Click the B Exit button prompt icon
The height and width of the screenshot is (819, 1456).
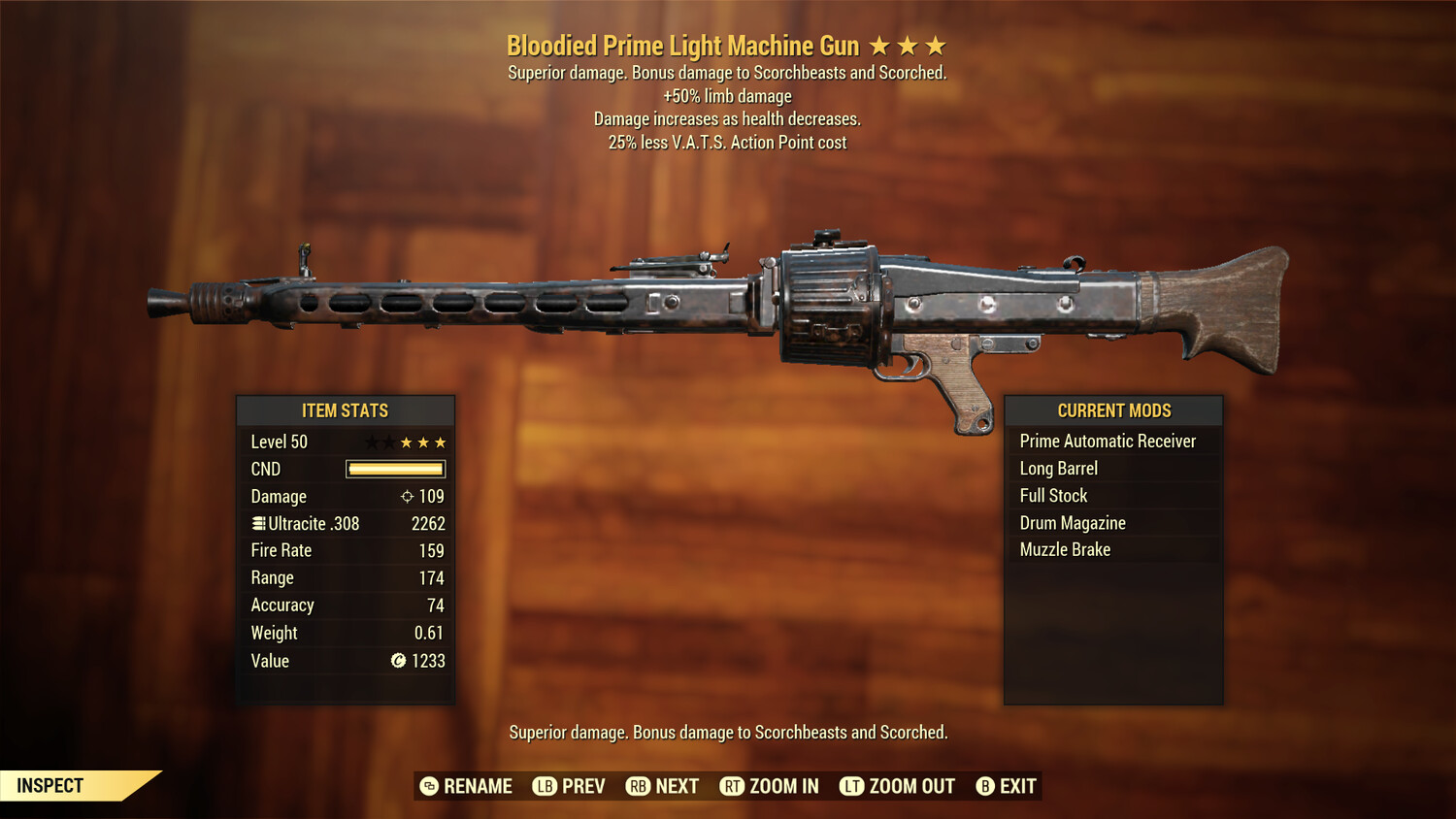[x=986, y=786]
